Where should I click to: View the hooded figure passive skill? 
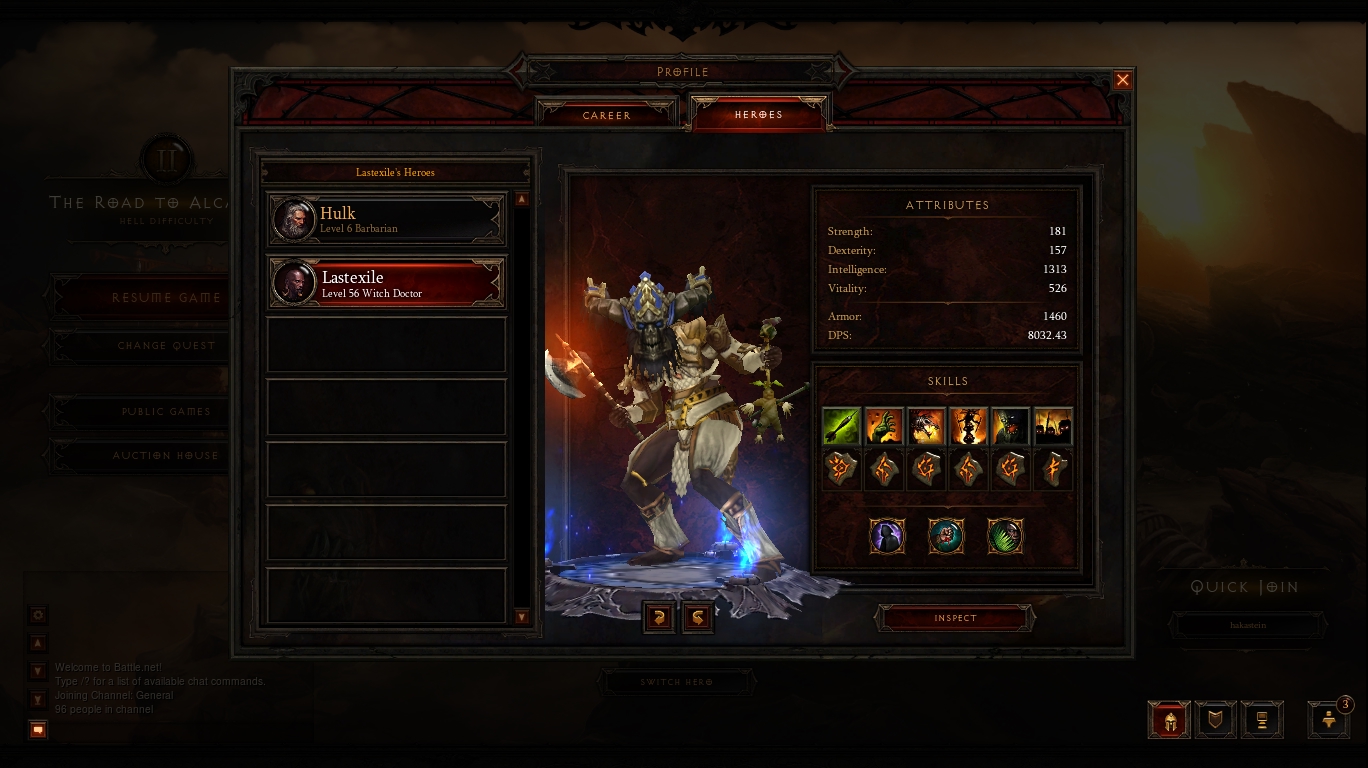[887, 536]
